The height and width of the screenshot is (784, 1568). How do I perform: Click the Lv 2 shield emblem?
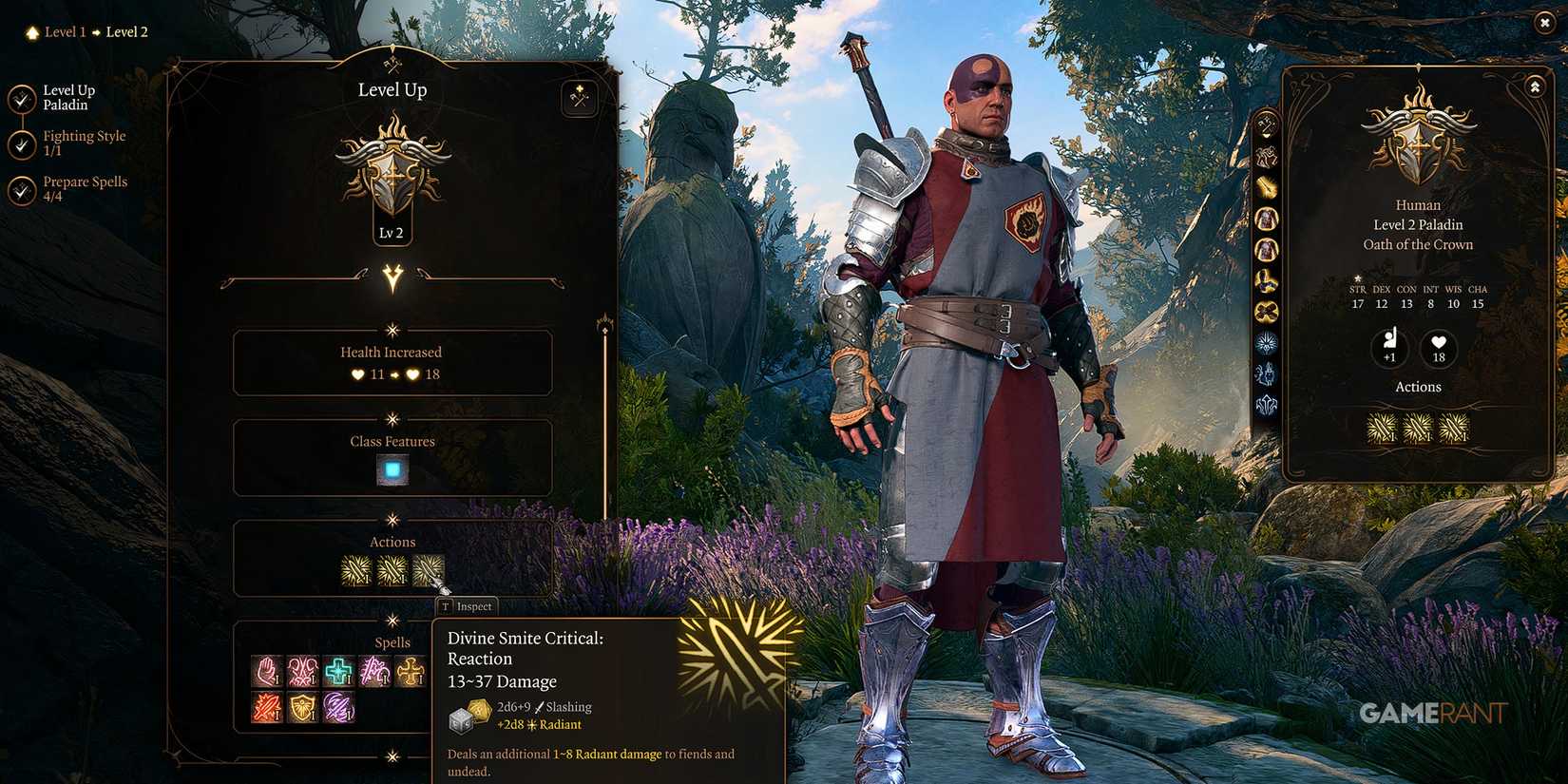pyautogui.click(x=392, y=176)
